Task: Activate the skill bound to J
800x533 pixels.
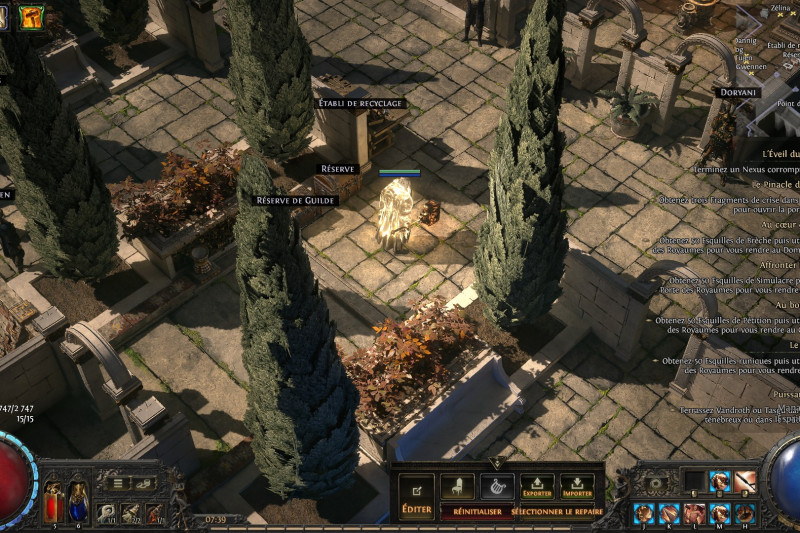Action: point(642,514)
